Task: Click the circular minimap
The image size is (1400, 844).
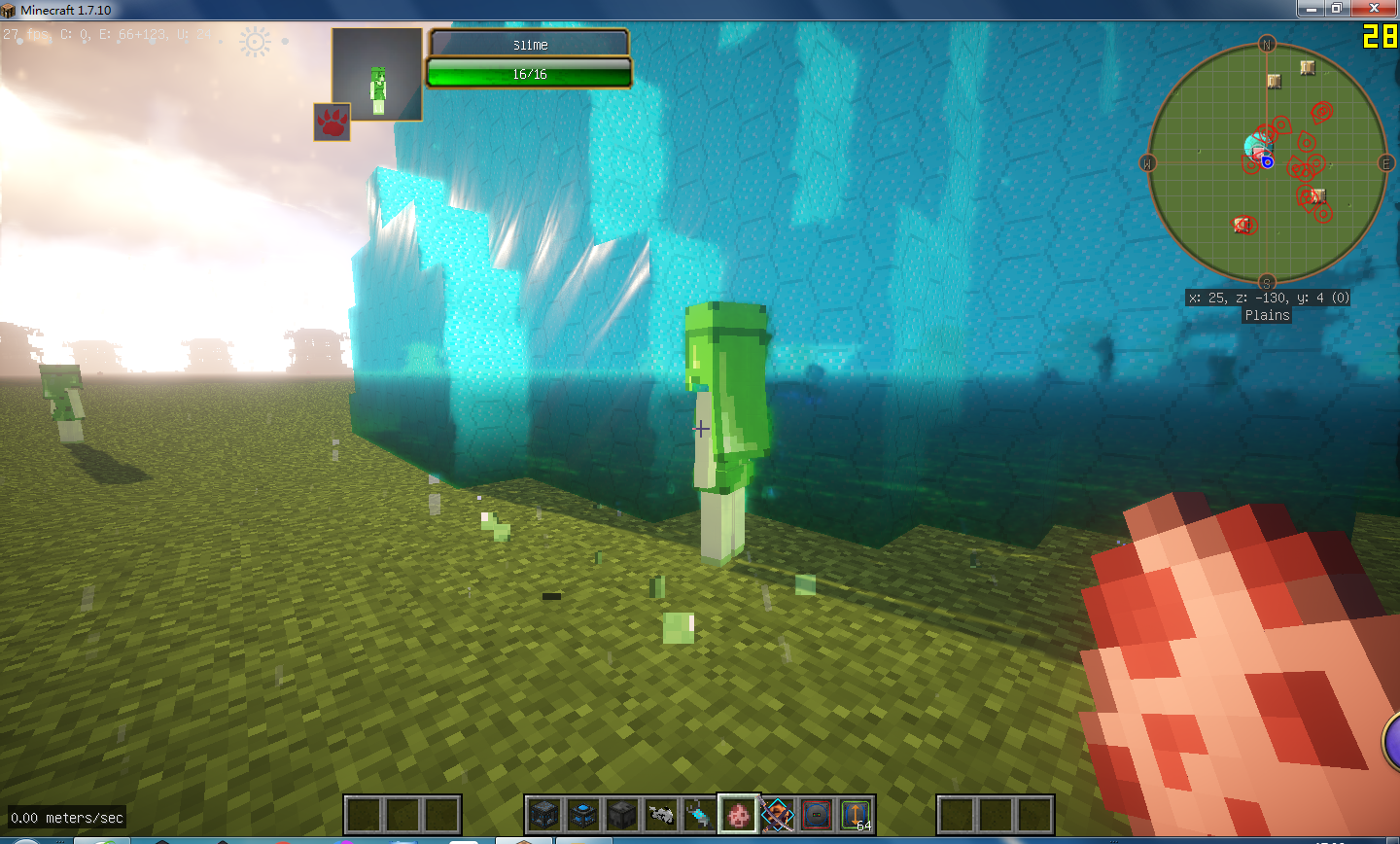Action: tap(1267, 163)
